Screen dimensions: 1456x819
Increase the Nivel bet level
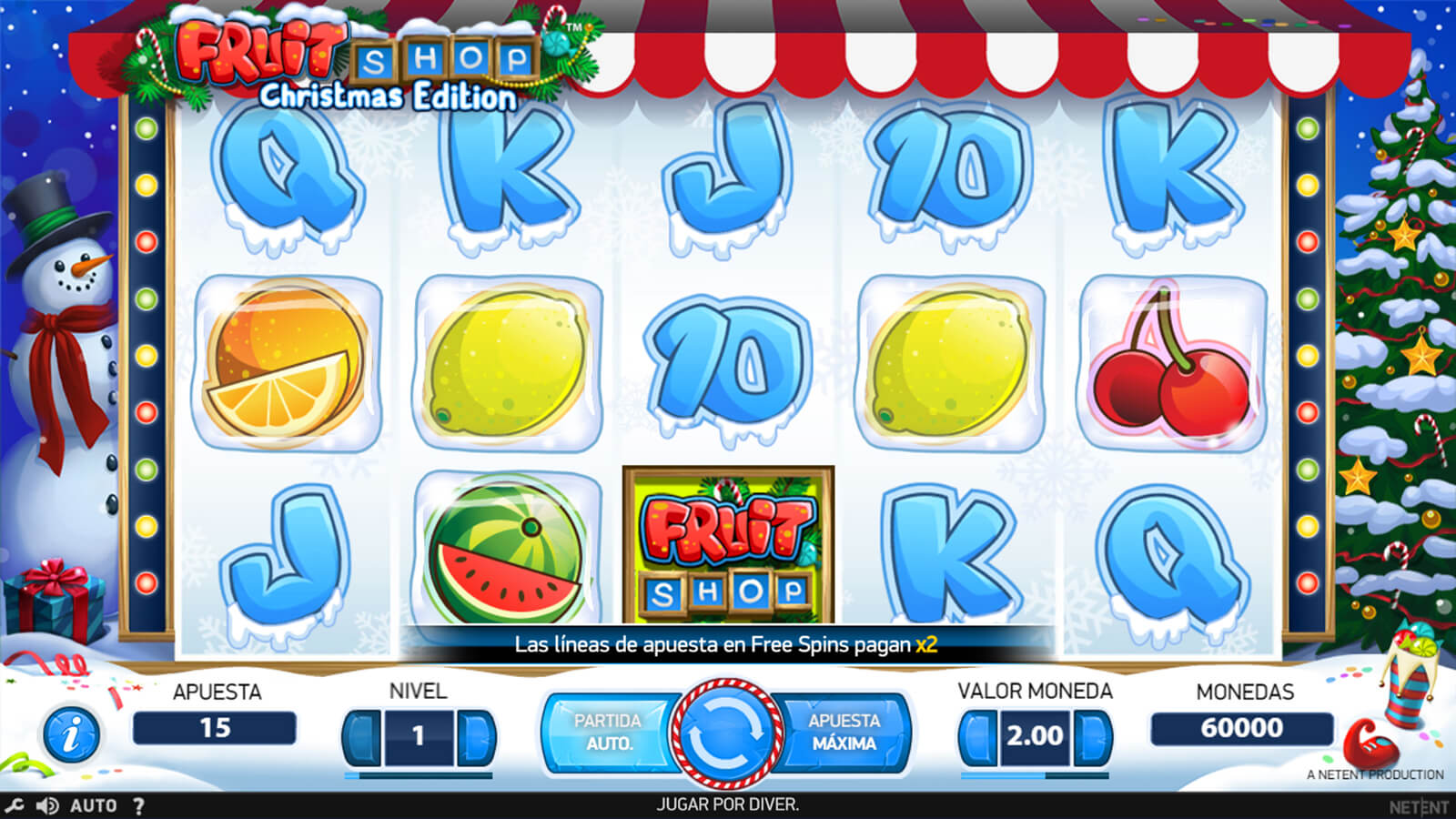tap(475, 736)
